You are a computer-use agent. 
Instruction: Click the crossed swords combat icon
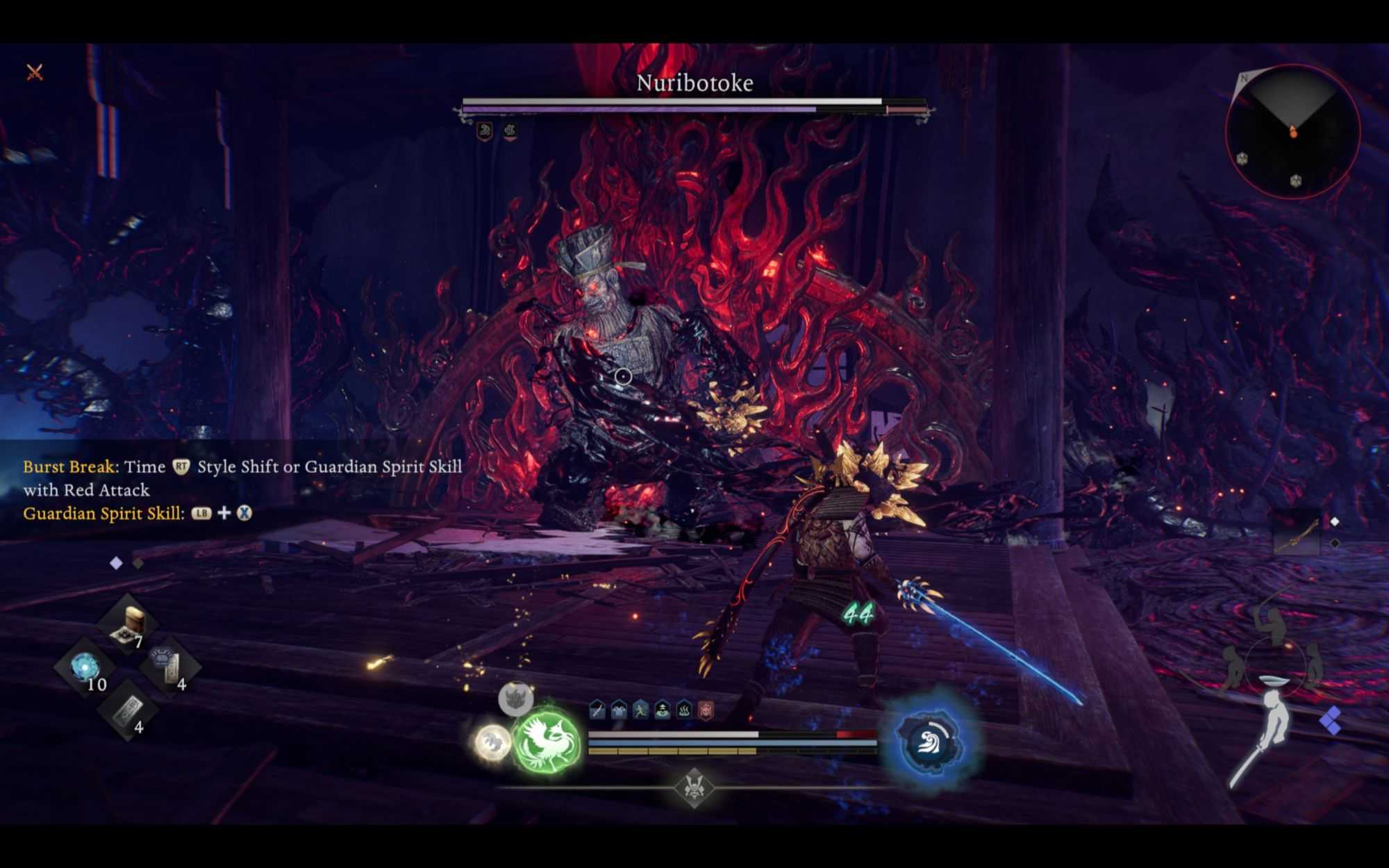point(35,72)
